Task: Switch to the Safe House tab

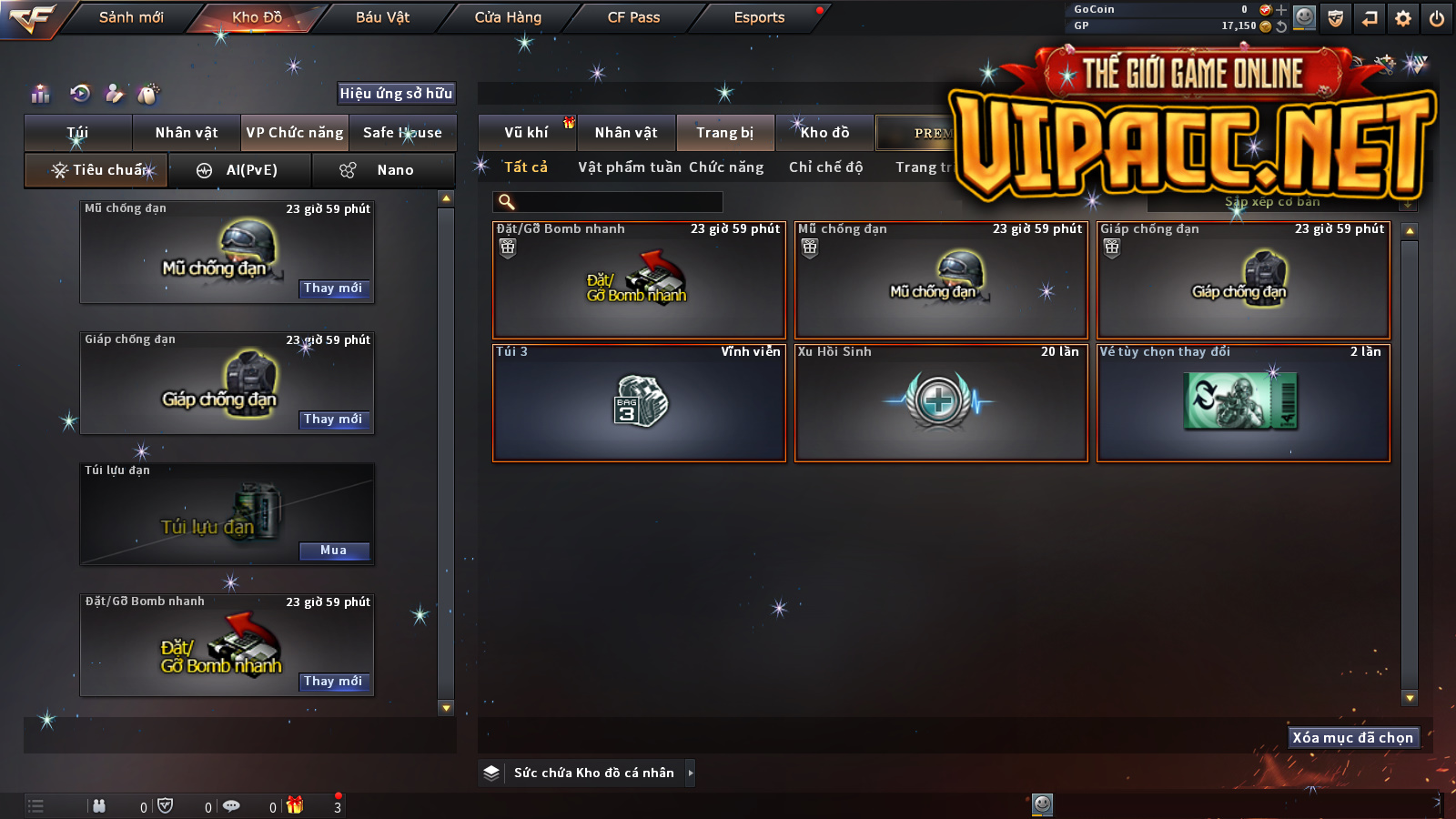Action: (402, 133)
